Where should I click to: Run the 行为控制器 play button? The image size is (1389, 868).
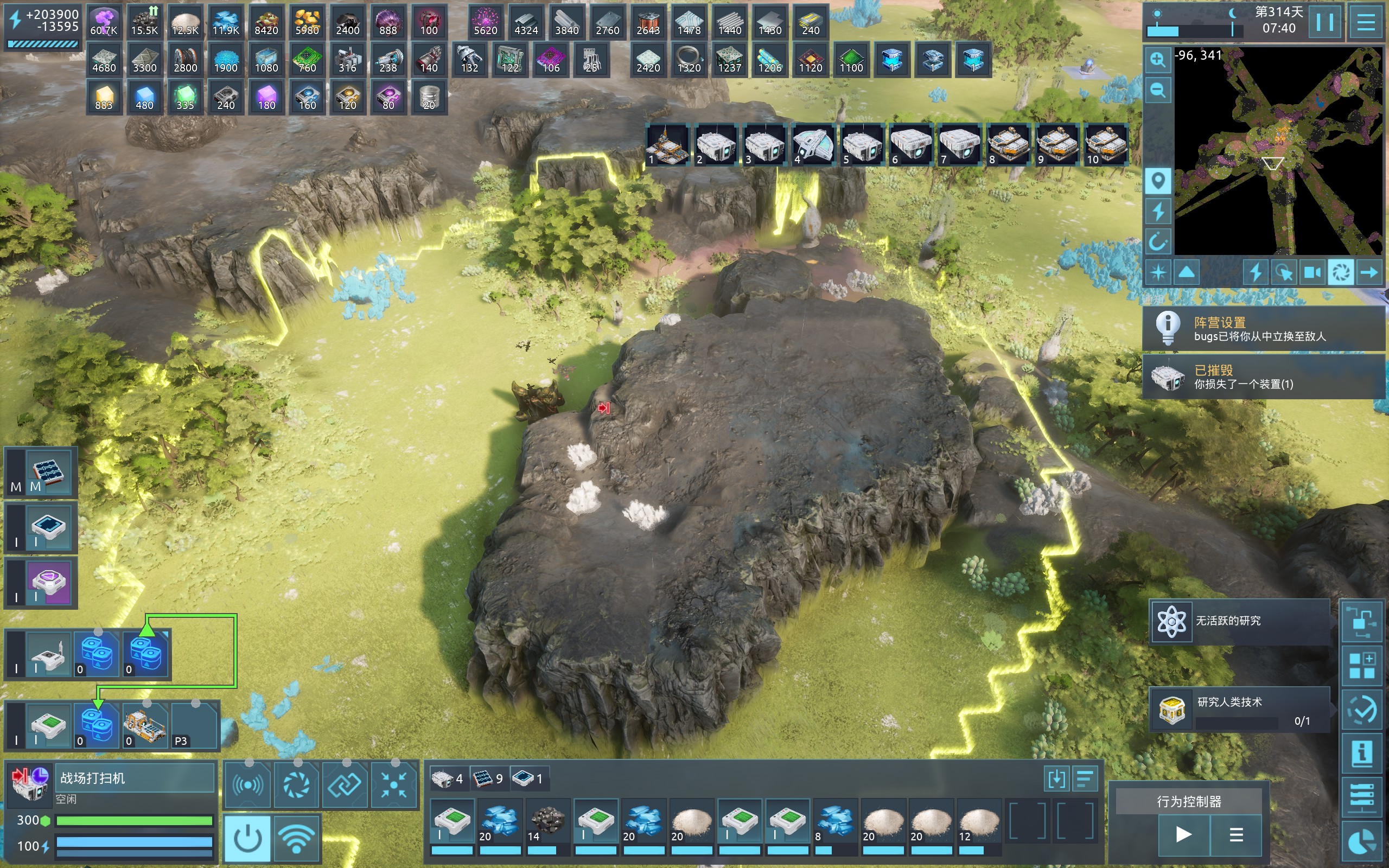coord(1183,834)
